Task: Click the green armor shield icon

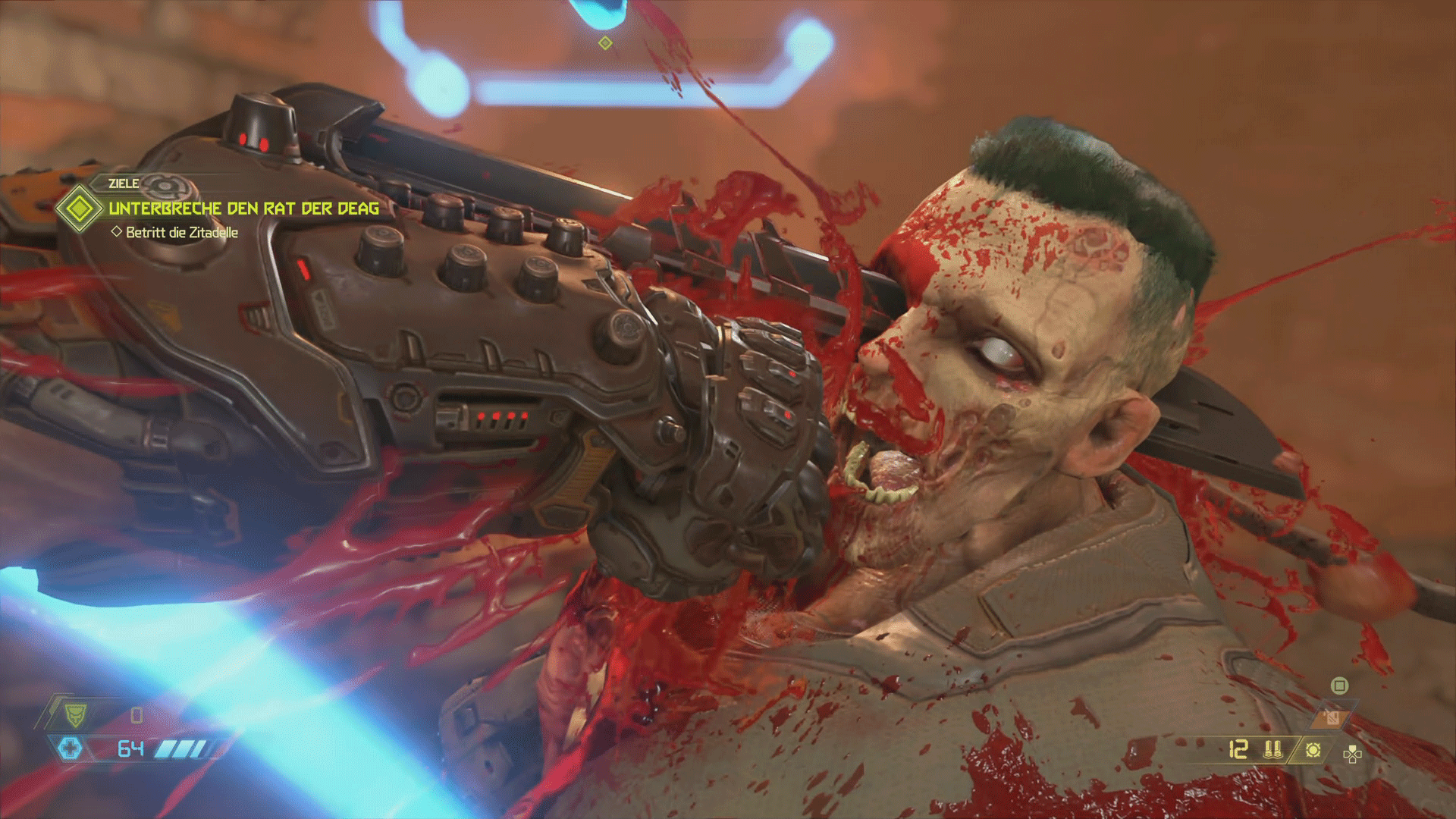Action: point(75,714)
